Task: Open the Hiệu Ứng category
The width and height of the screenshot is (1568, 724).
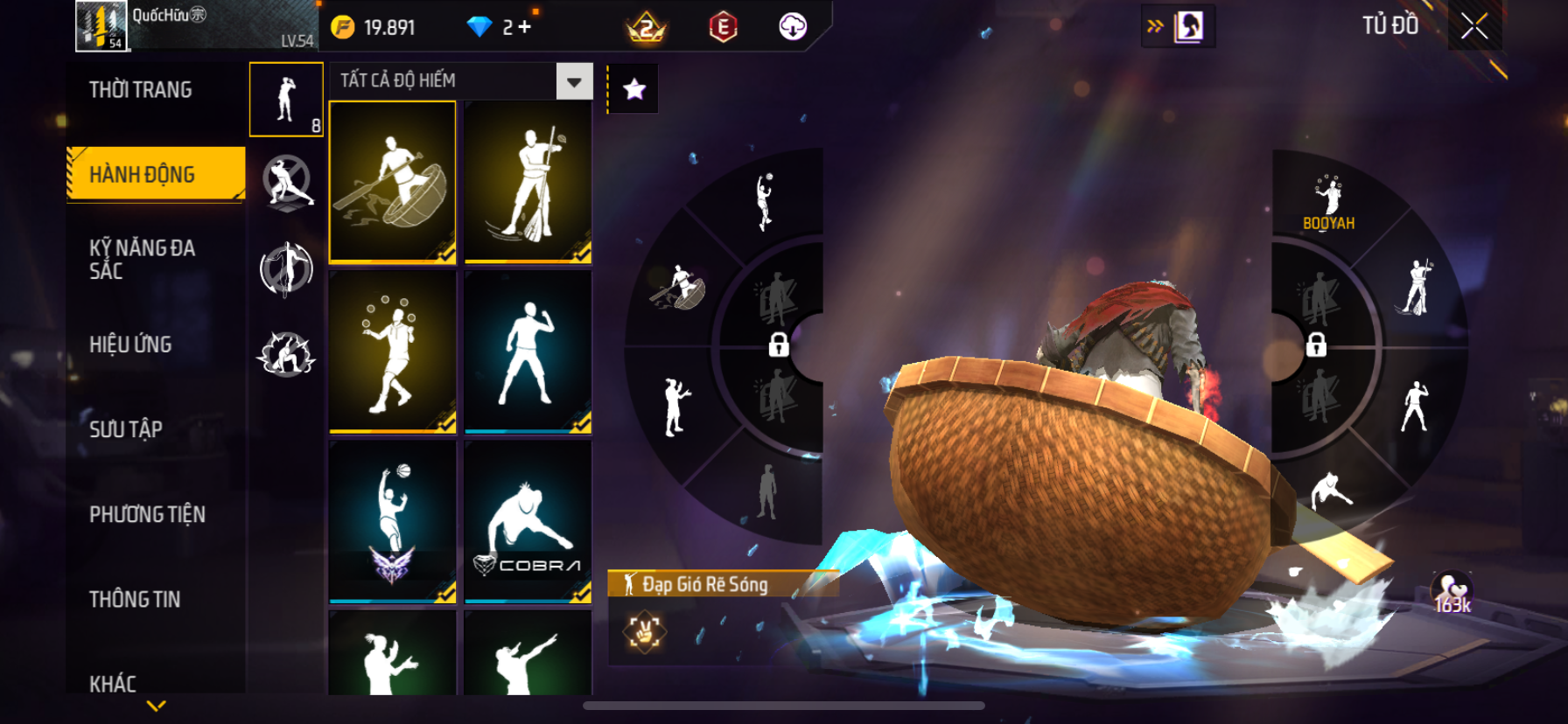Action: pyautogui.click(x=130, y=345)
